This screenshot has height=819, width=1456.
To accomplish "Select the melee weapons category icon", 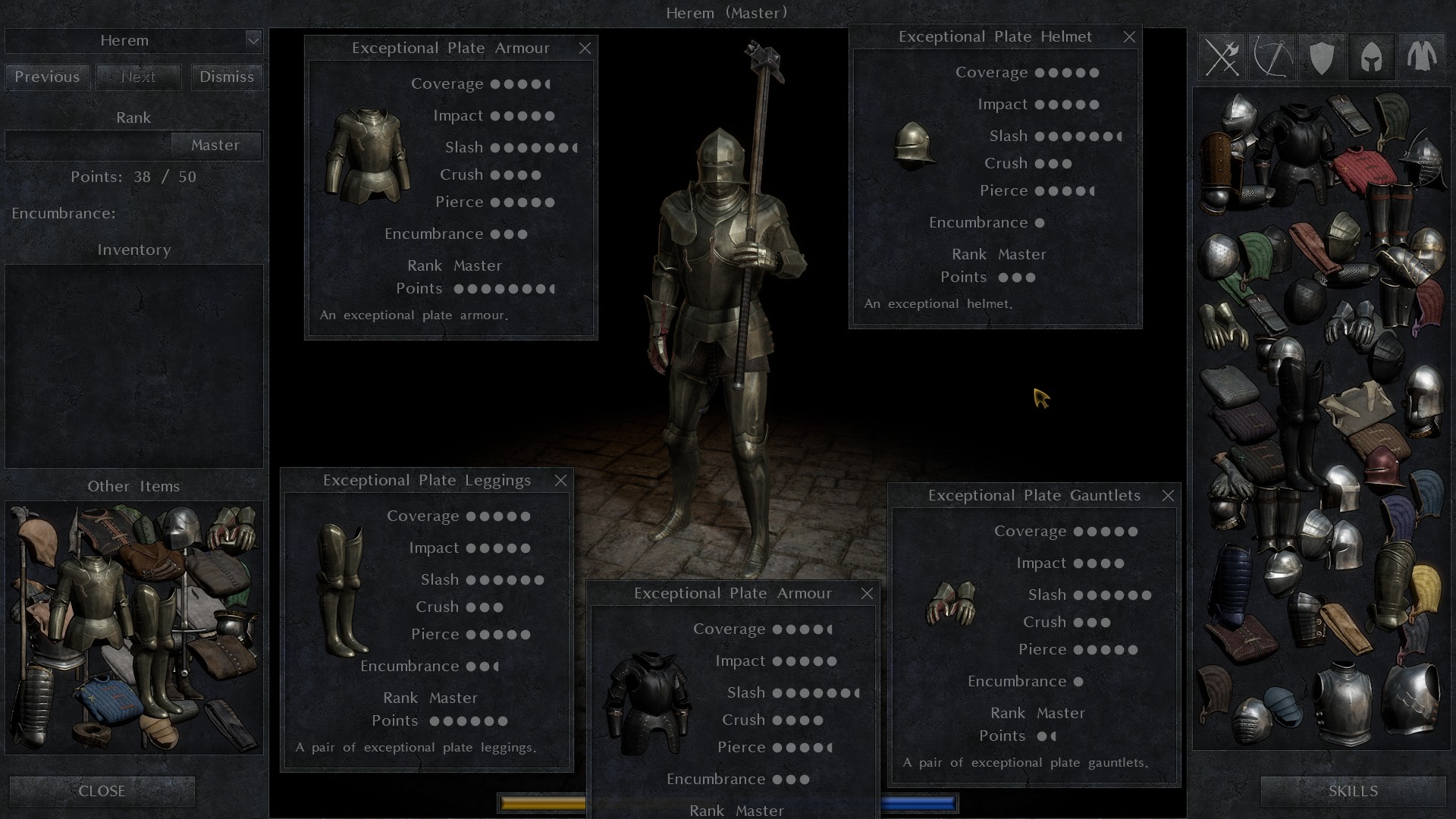I will pyautogui.click(x=1222, y=57).
